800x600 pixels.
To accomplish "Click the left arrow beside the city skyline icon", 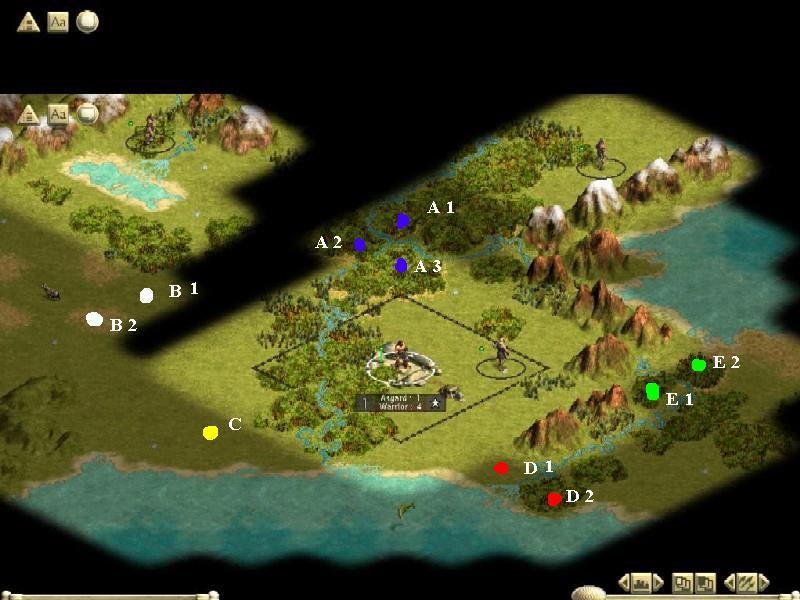I will point(625,582).
